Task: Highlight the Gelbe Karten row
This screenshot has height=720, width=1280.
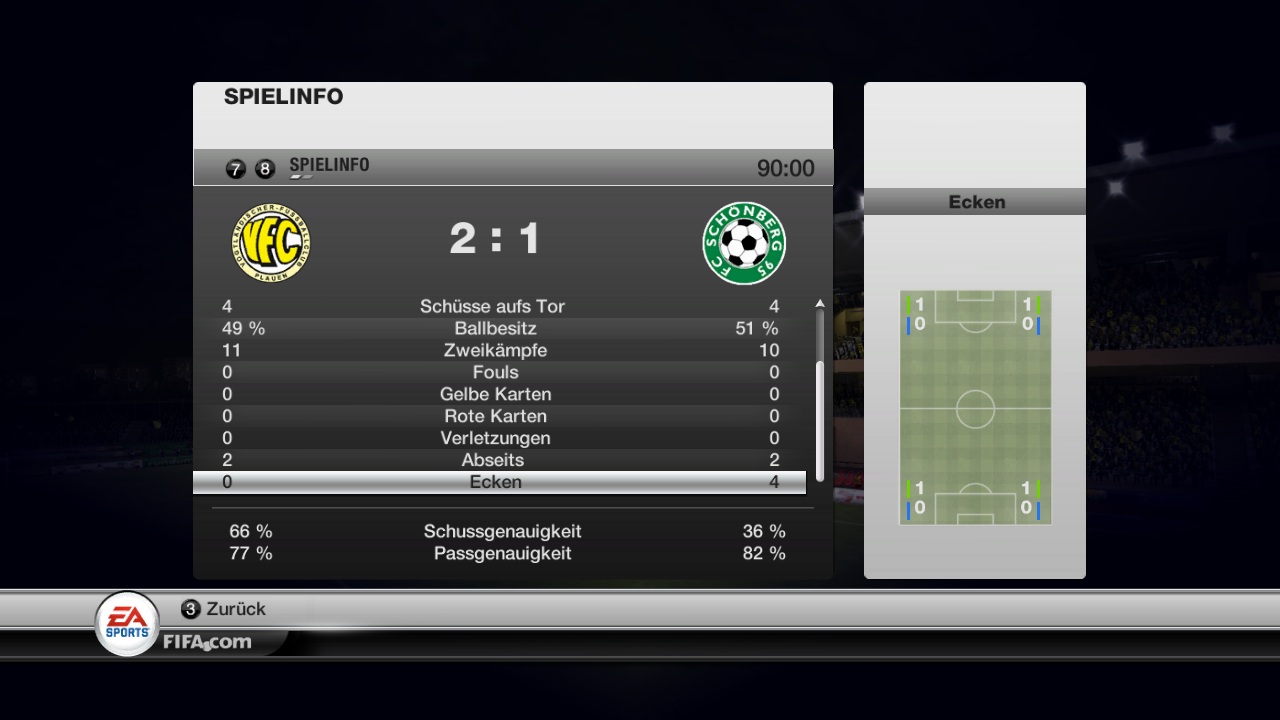Action: [498, 394]
